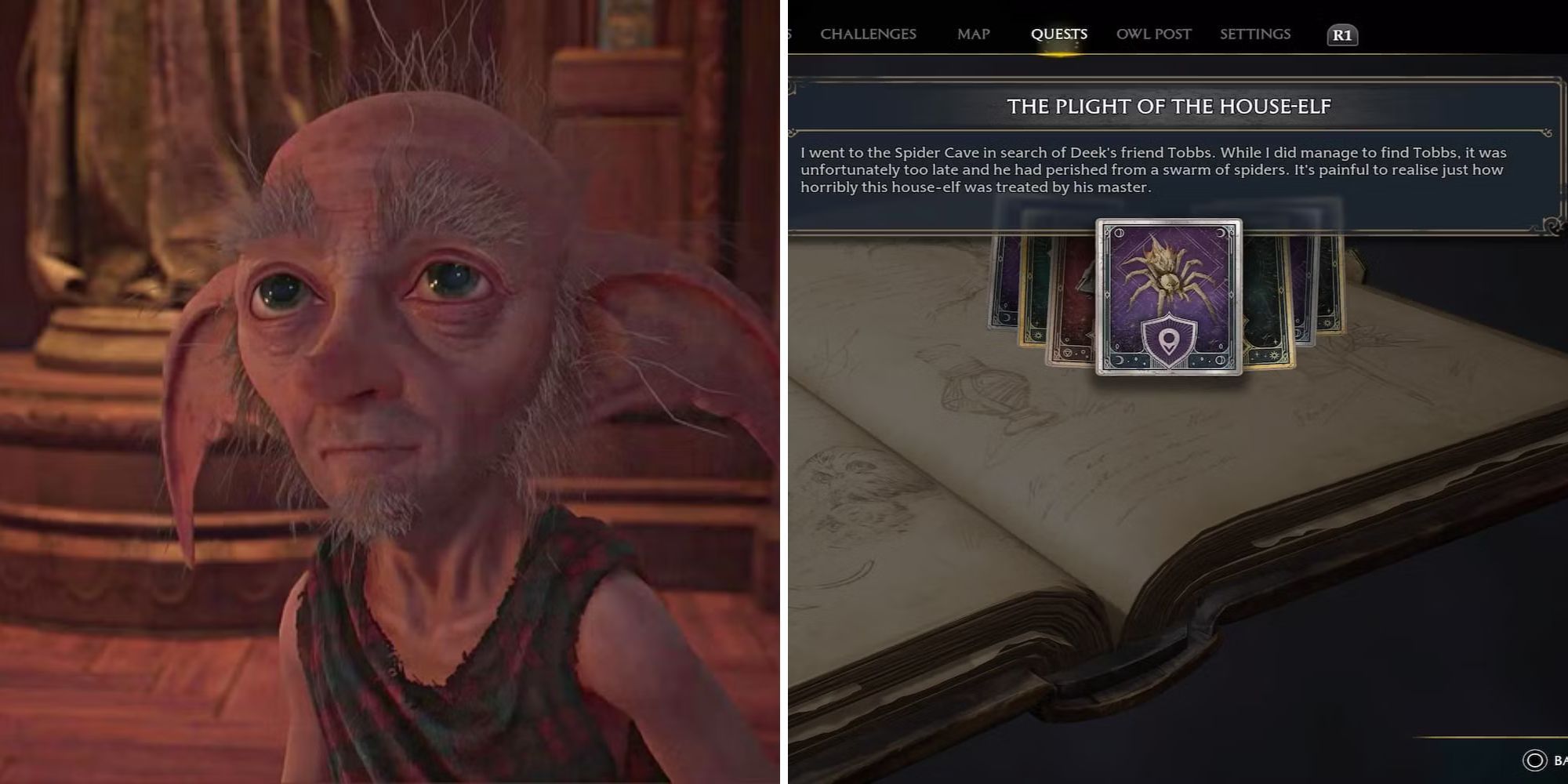1568x784 pixels.
Task: Open the SETTINGS menu
Action: 1254,34
